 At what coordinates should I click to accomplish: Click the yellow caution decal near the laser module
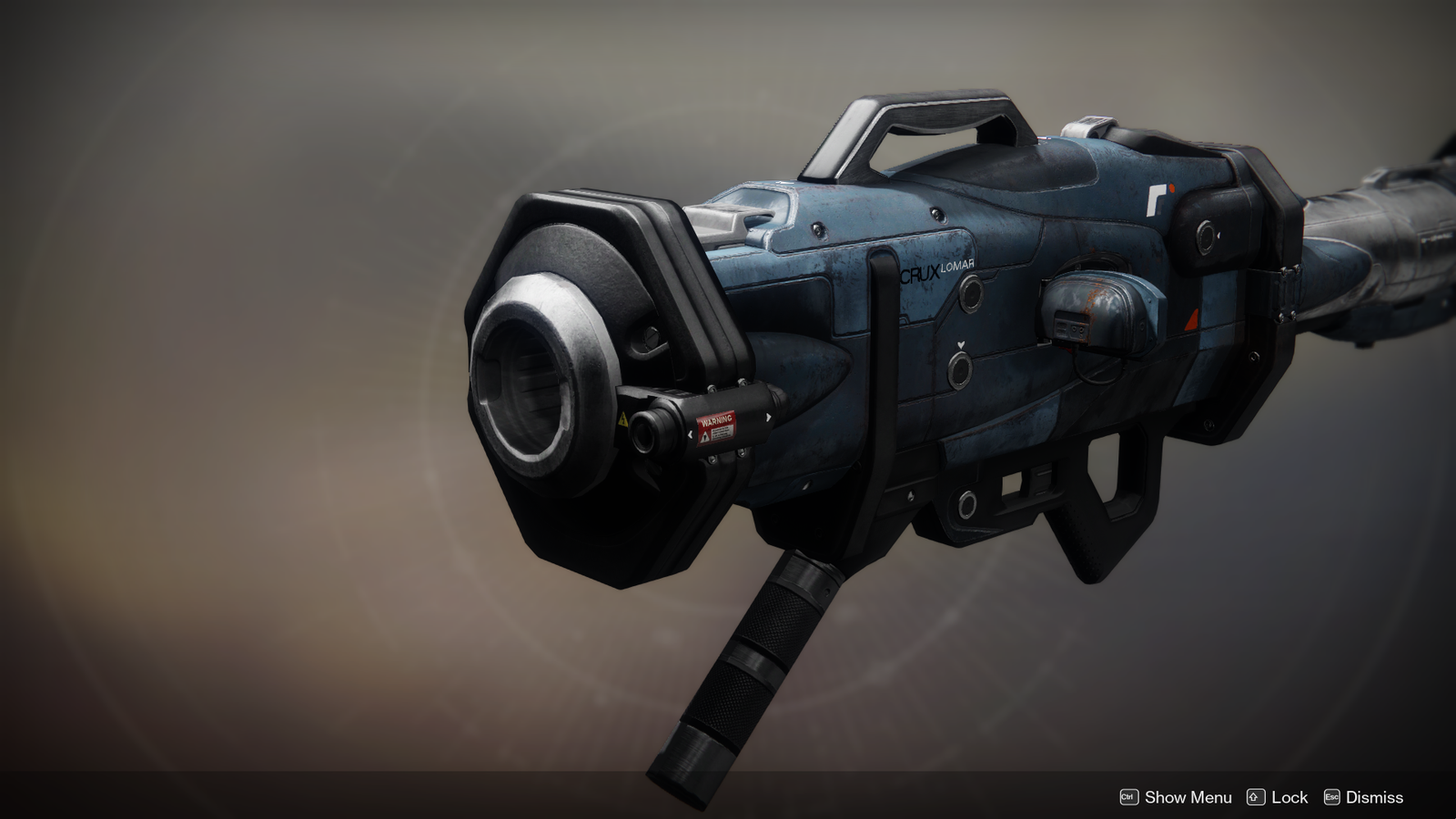click(x=622, y=420)
